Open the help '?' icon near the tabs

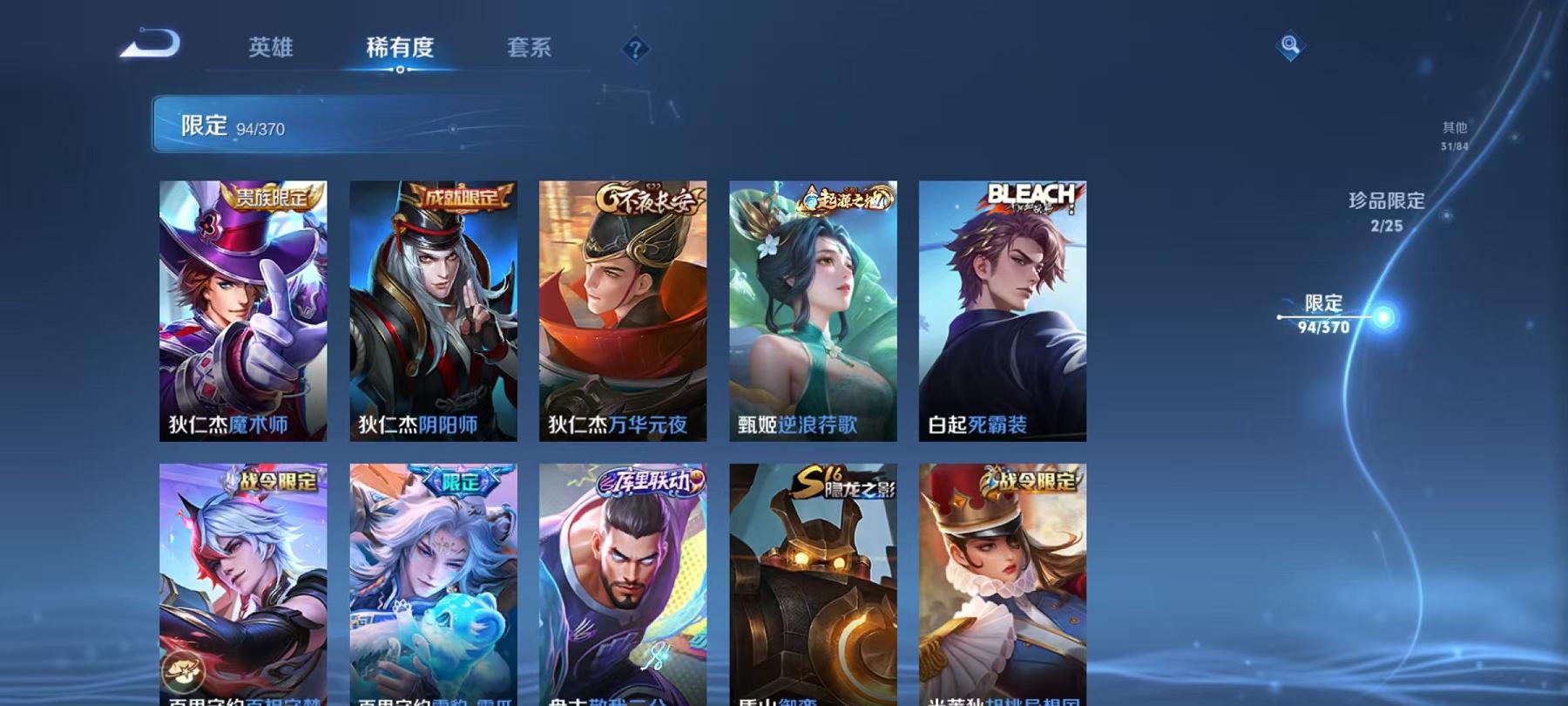click(x=635, y=50)
